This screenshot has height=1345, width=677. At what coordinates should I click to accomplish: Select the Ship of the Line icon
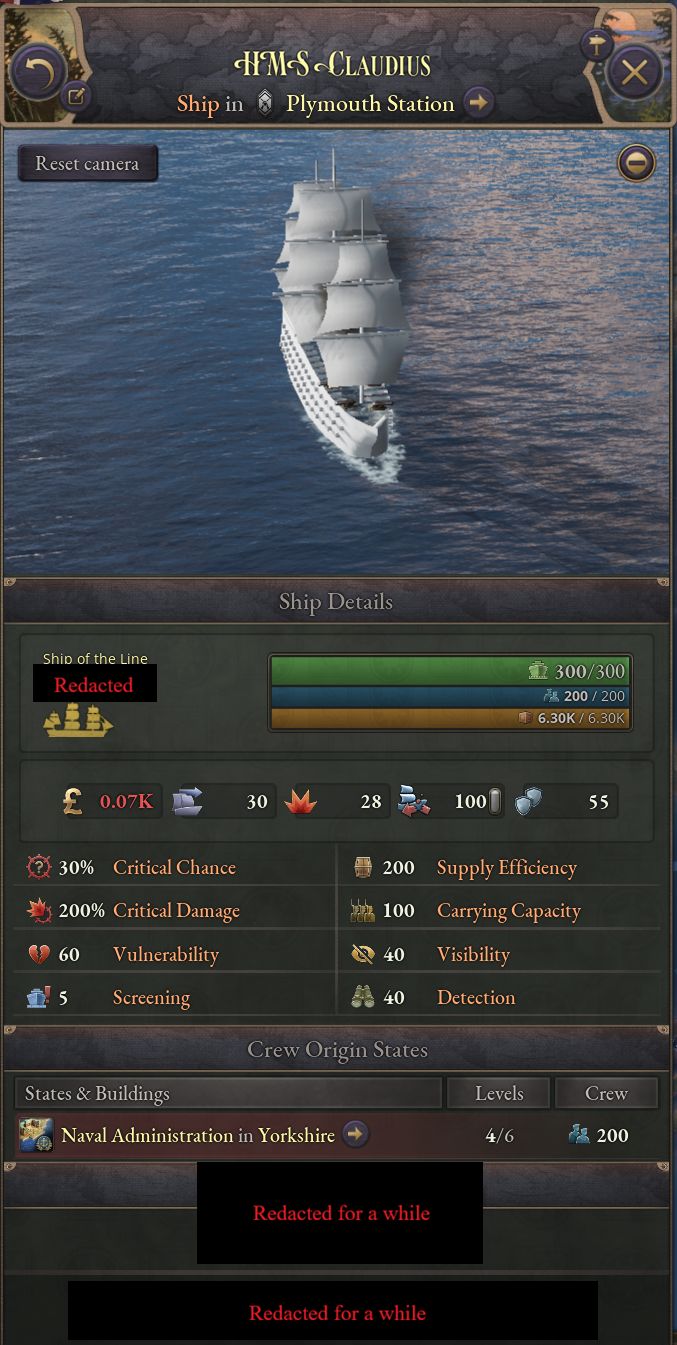[x=78, y=720]
